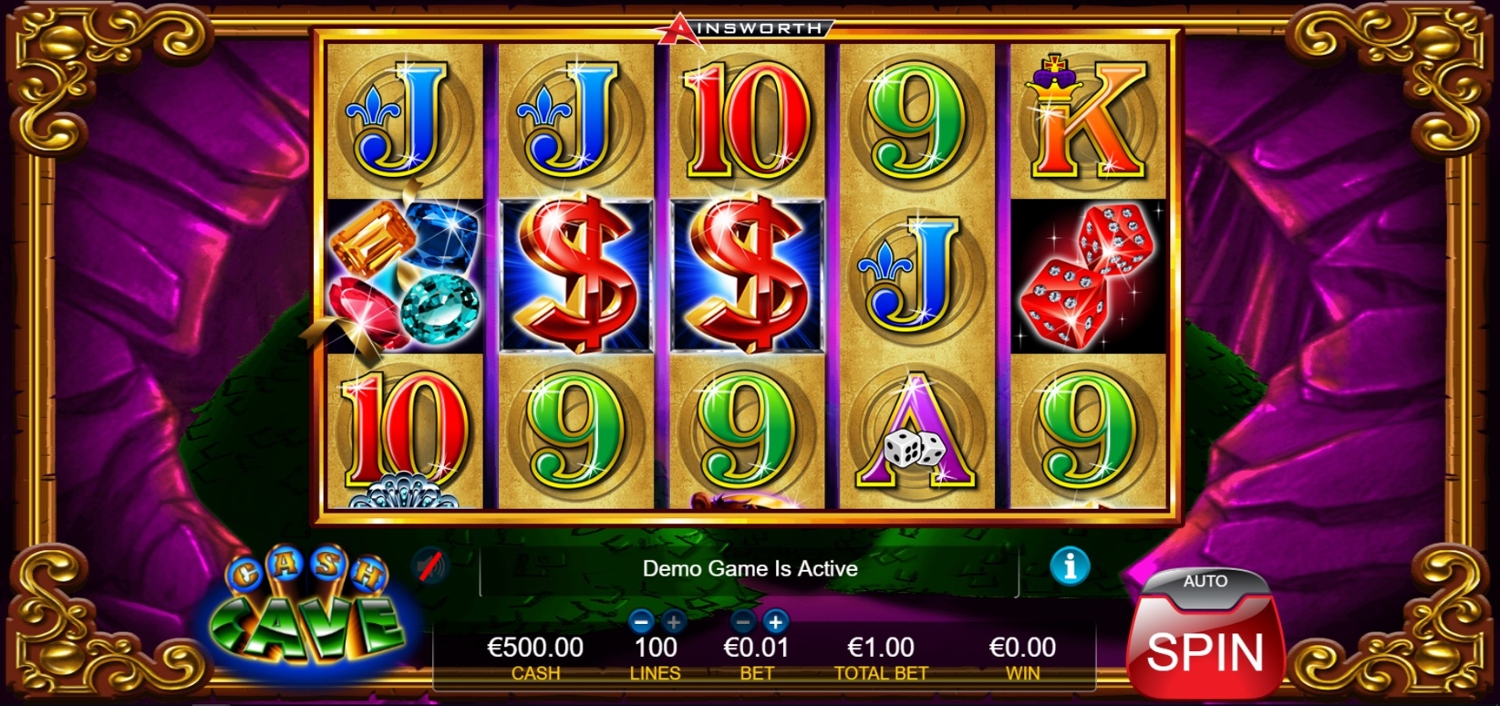Decrease the number of lines with minus
The image size is (1500, 706).
tap(643, 620)
